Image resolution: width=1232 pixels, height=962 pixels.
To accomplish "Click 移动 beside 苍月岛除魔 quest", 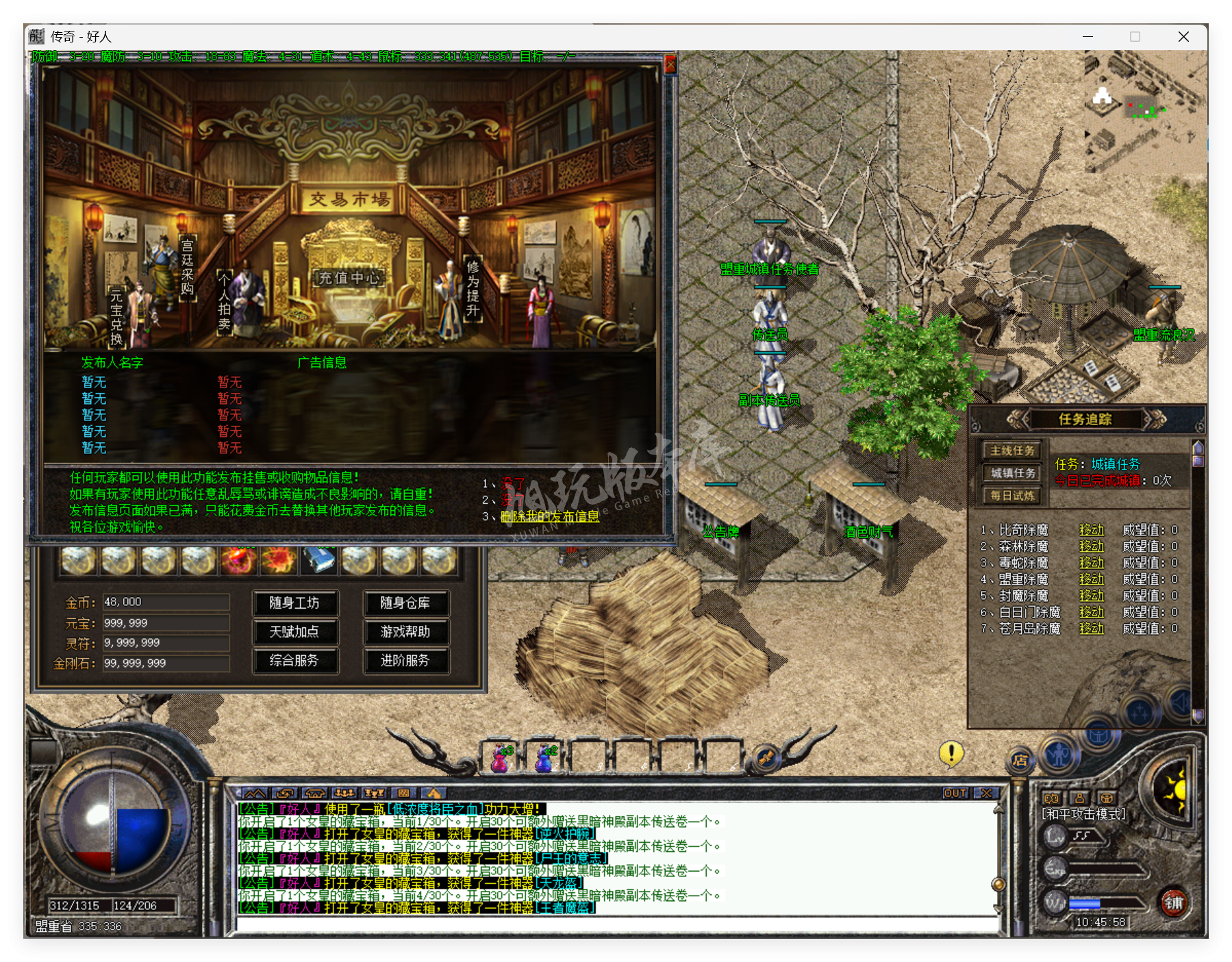I will [1091, 629].
